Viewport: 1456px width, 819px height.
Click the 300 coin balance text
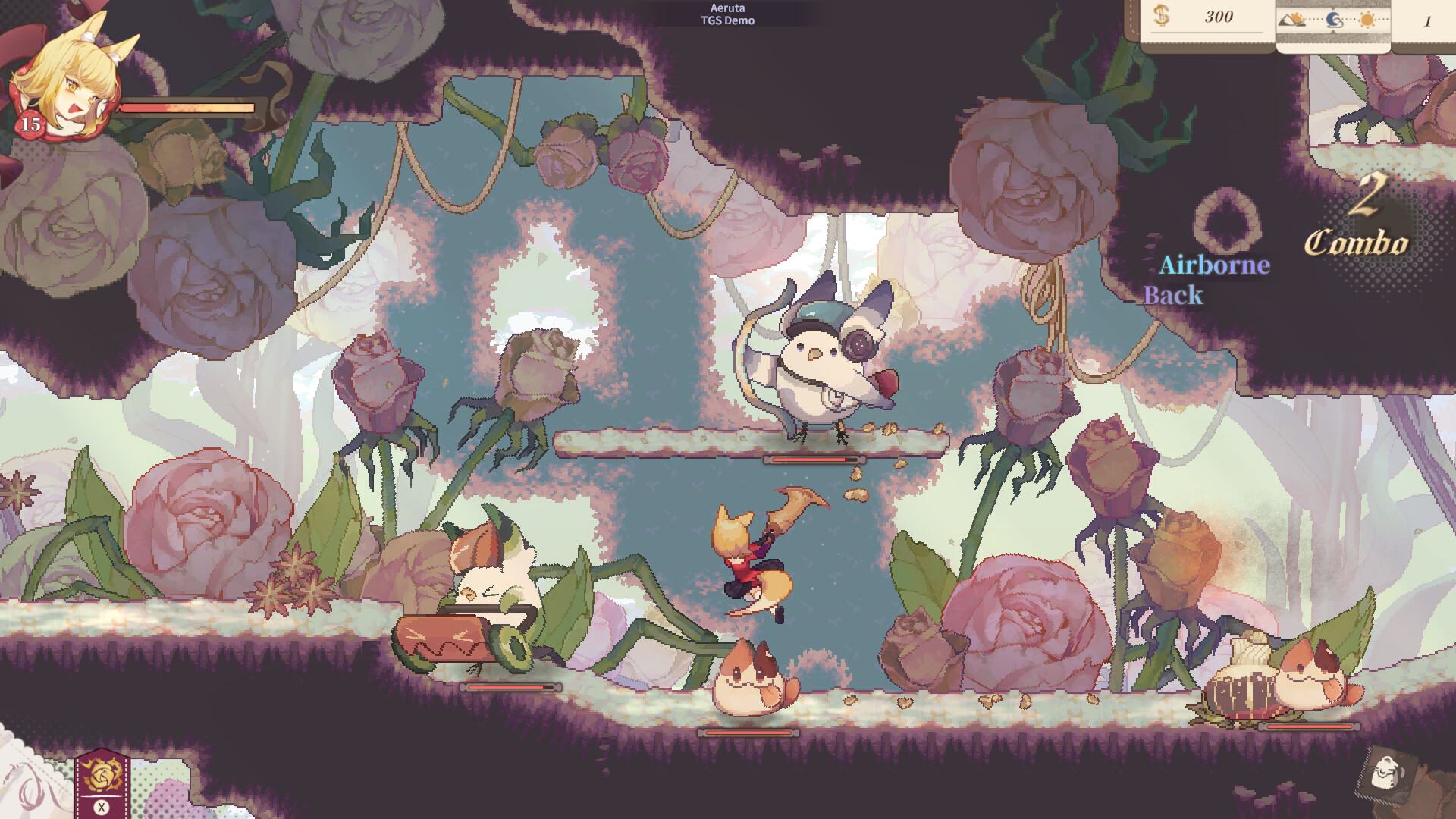click(1219, 17)
